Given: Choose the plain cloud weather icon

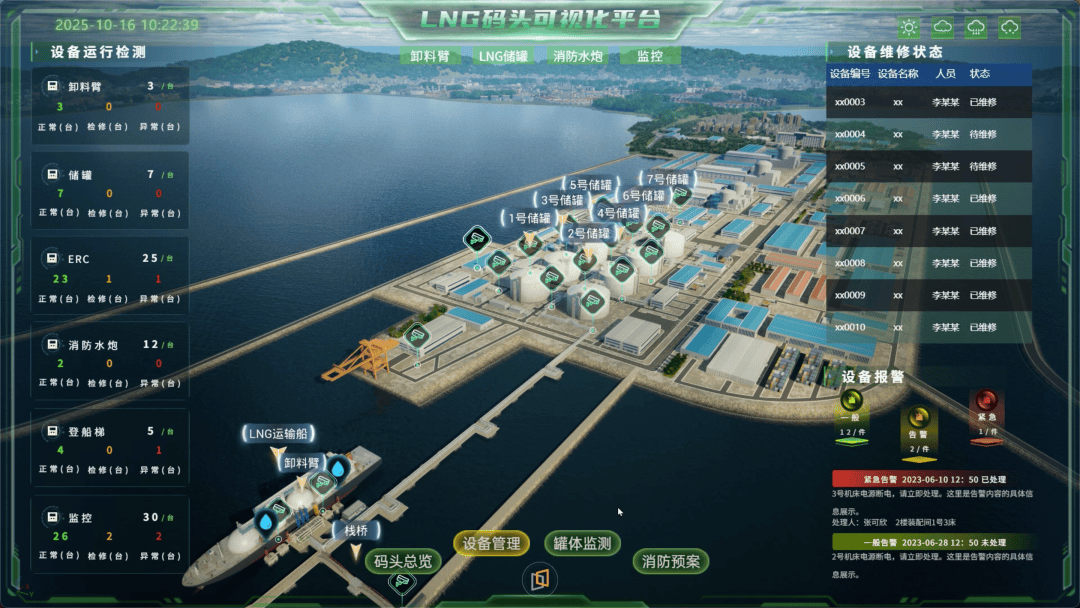Looking at the screenshot, I should pos(942,28).
